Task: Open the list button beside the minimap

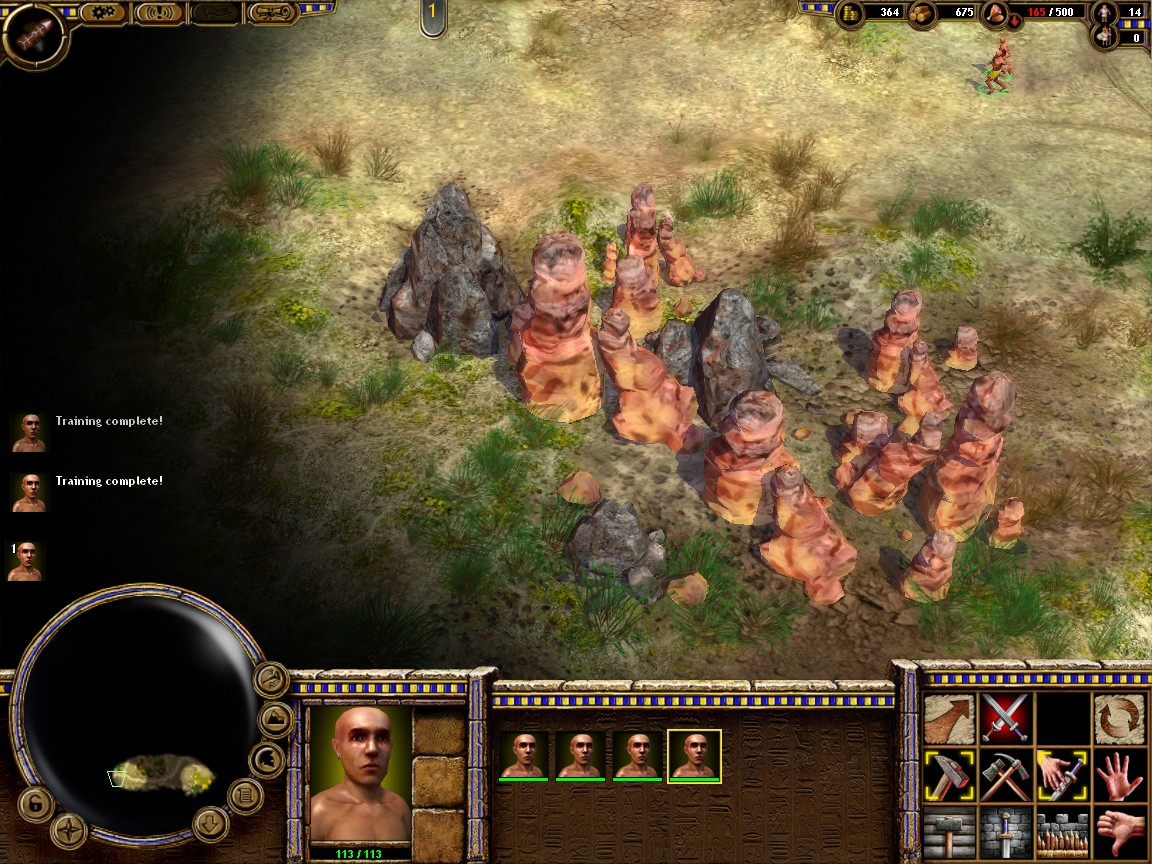Action: 245,796
